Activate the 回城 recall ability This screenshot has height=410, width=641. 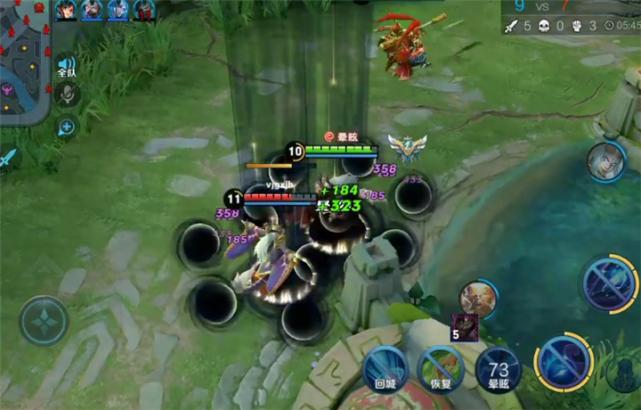click(x=385, y=367)
